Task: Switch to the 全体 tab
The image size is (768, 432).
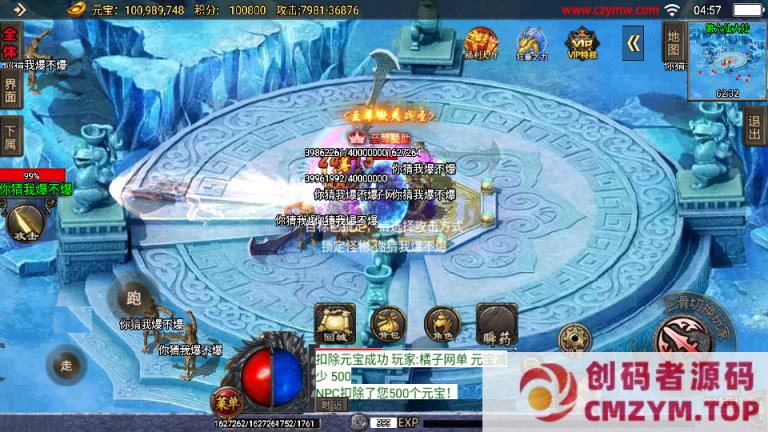Action: click(x=10, y=48)
